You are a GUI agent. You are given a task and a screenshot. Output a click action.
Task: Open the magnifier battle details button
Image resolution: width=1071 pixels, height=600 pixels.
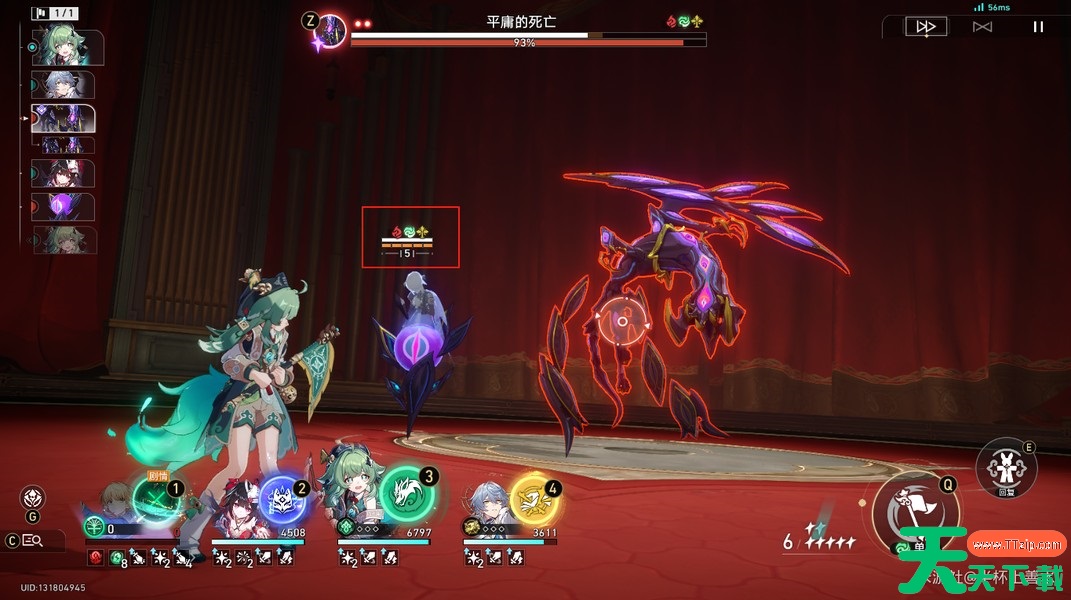point(33,541)
